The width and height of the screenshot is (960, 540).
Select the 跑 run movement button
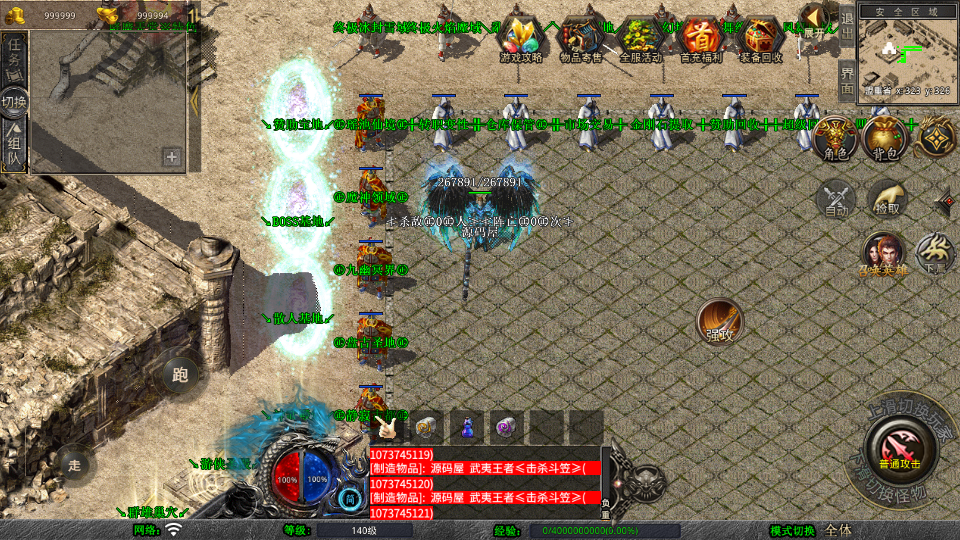tap(180, 376)
